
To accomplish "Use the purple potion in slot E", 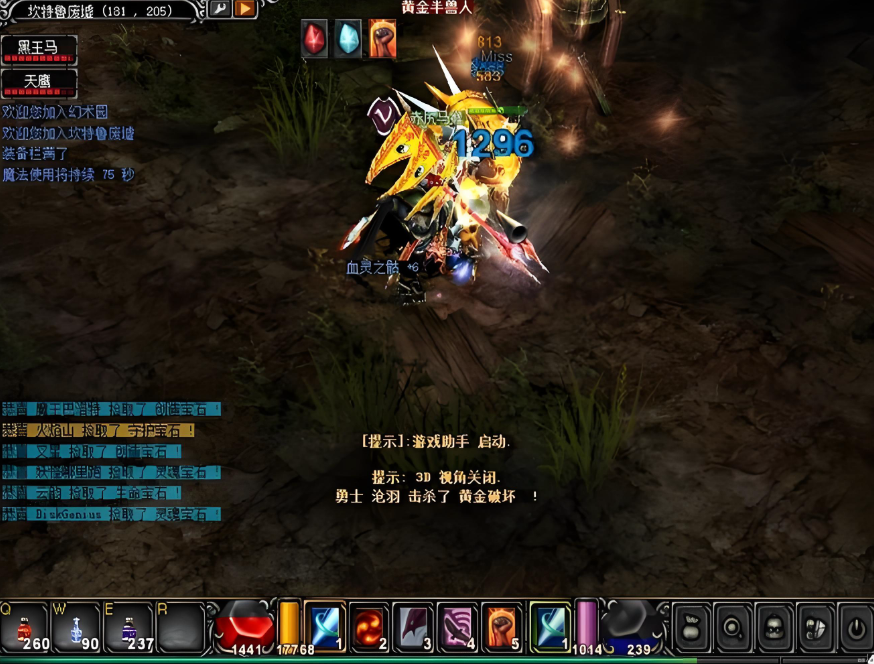I will 129,626.
